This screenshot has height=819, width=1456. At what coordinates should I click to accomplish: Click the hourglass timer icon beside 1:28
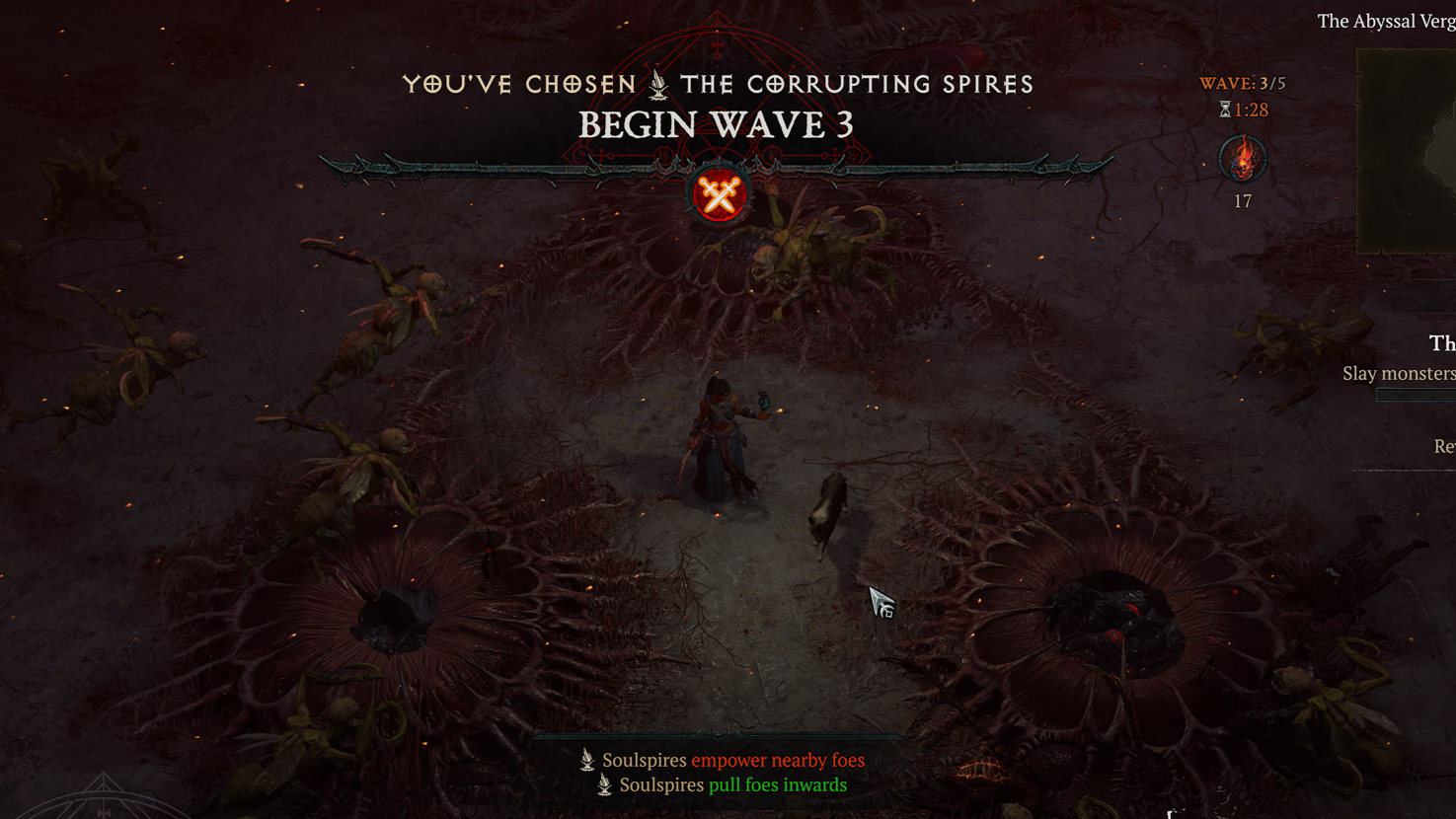point(1224,110)
